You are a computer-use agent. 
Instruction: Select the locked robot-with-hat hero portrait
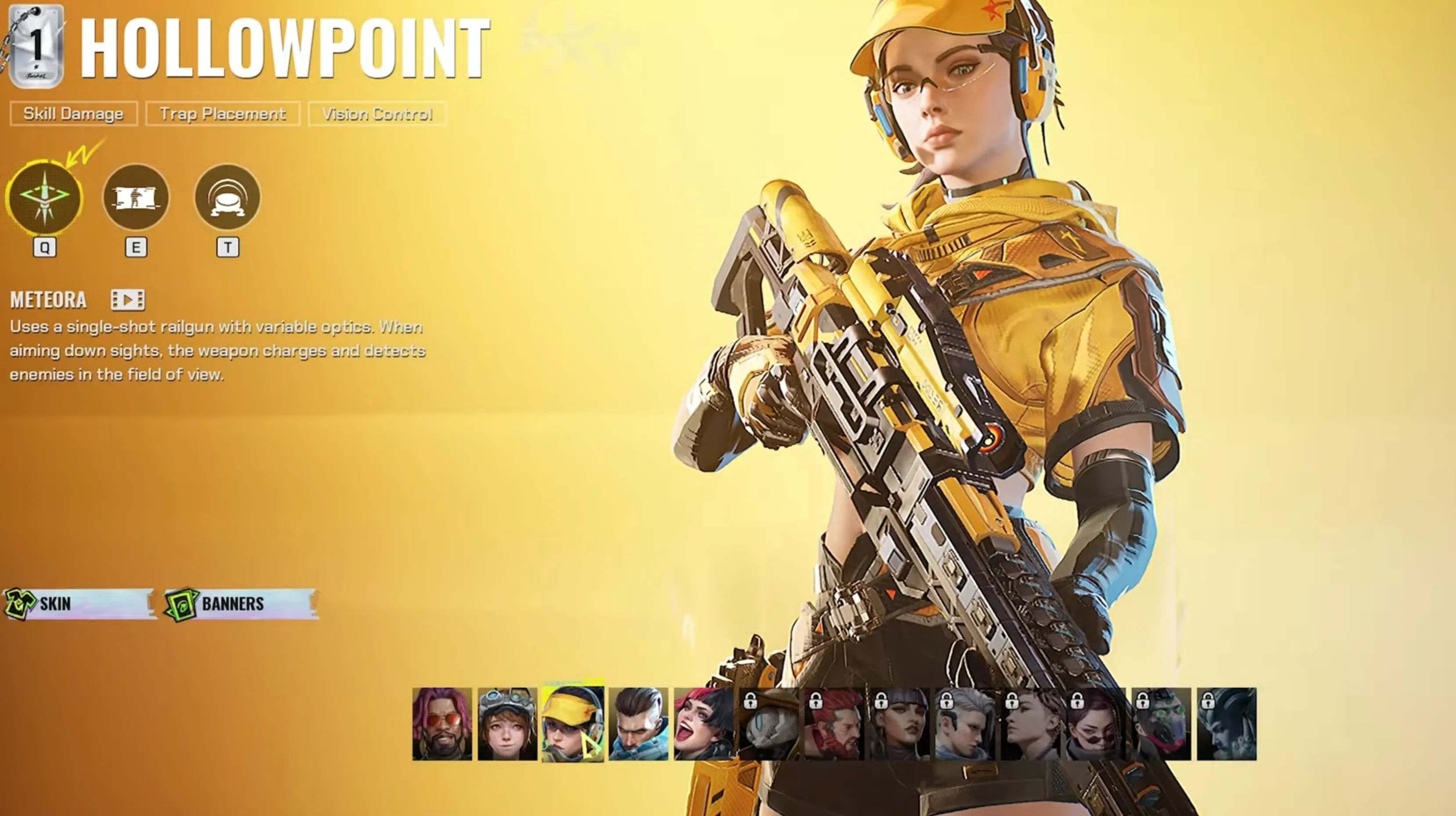click(769, 724)
